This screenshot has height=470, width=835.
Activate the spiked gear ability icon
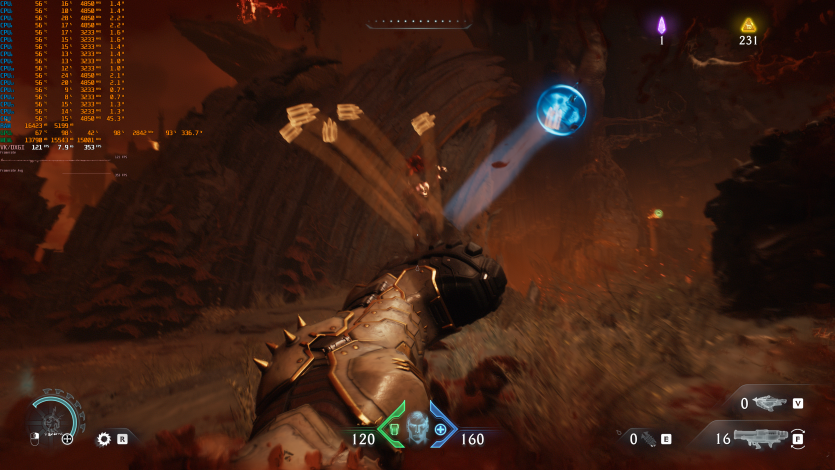click(x=103, y=438)
